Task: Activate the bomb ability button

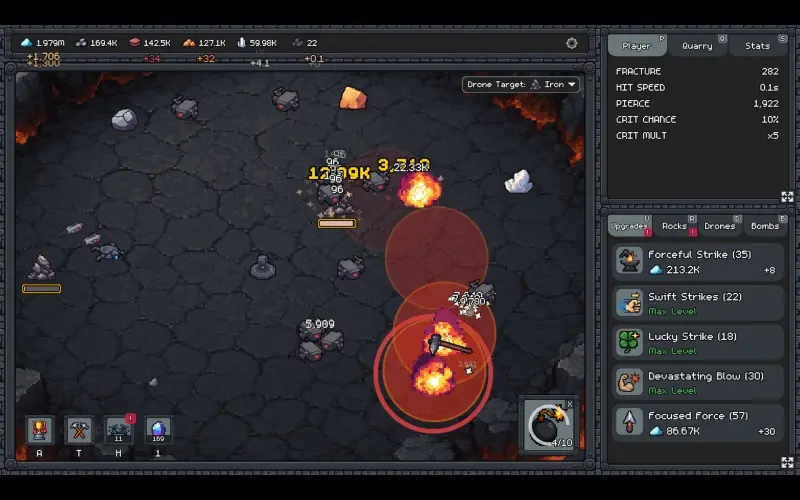Action: click(548, 423)
